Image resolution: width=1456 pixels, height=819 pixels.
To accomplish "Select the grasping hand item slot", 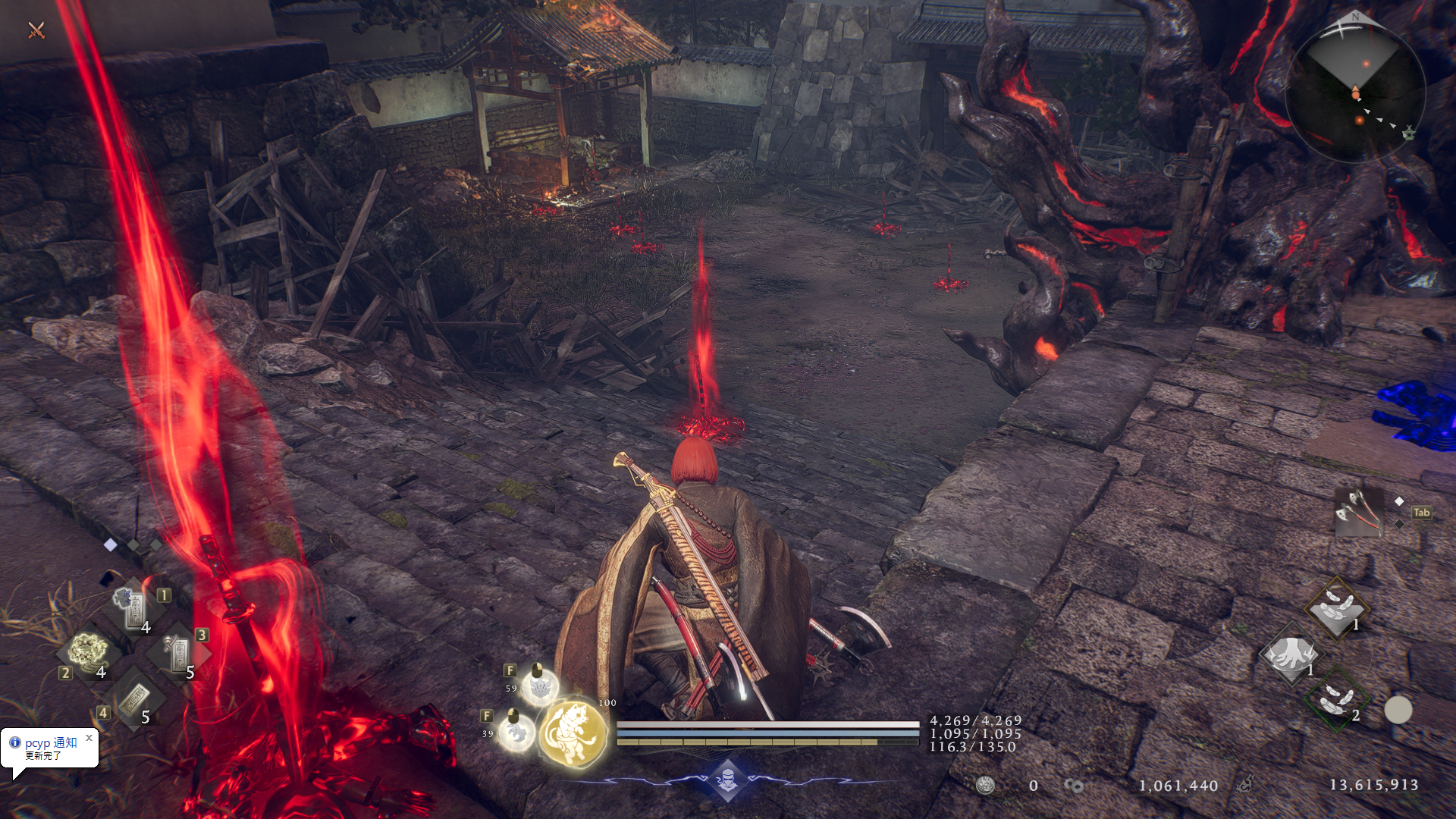I will [1289, 654].
